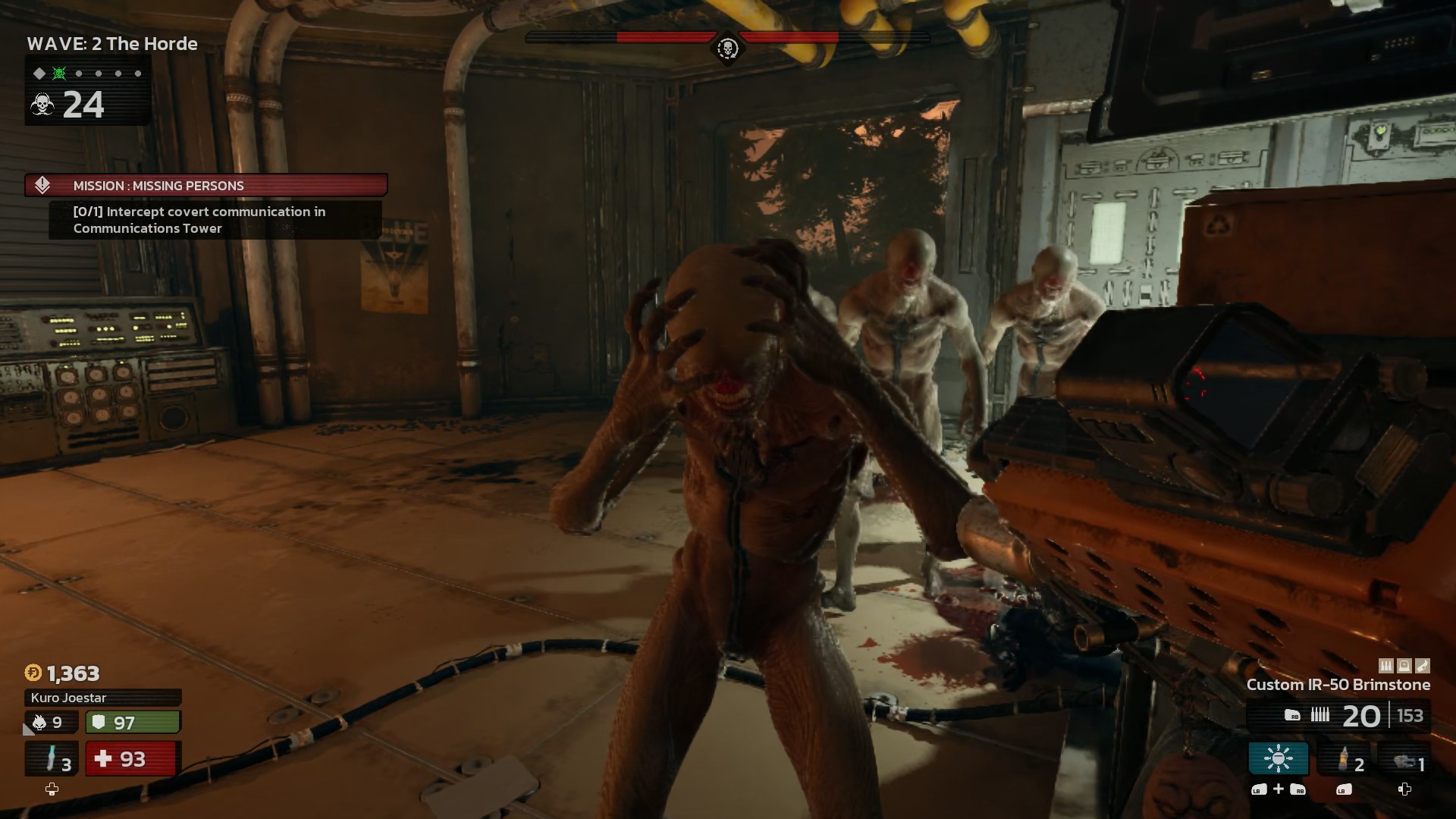Select the optic sight attachment icon
The height and width of the screenshot is (819, 1456).
click(x=1404, y=666)
